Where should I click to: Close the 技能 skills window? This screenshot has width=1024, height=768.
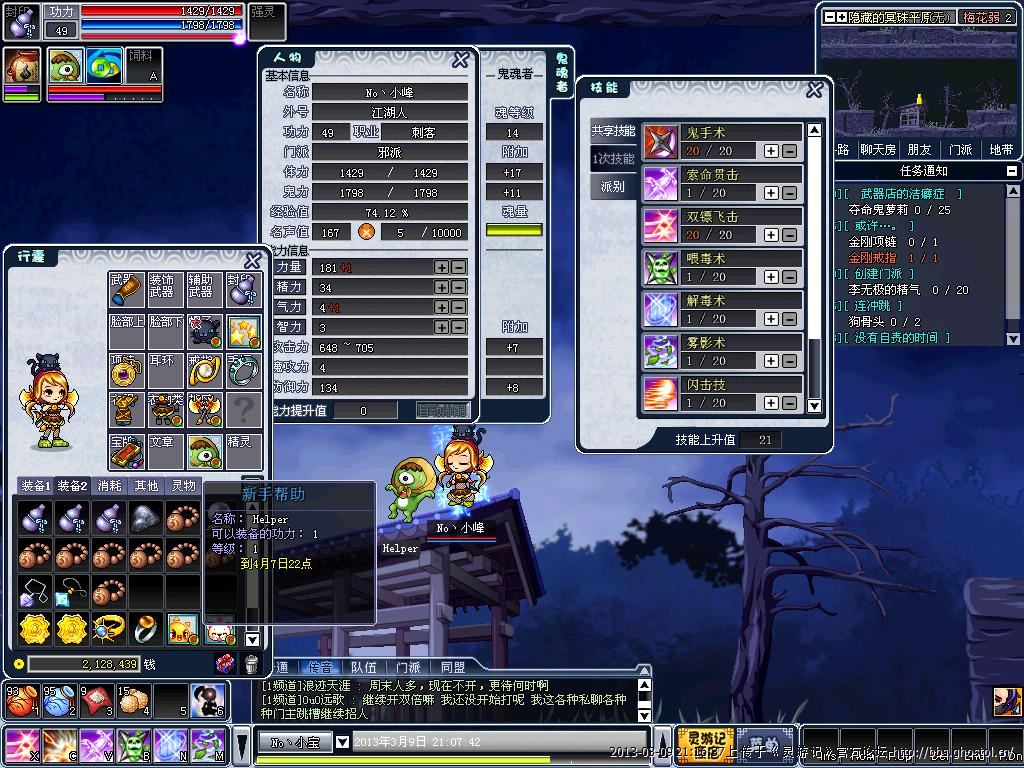tap(815, 89)
